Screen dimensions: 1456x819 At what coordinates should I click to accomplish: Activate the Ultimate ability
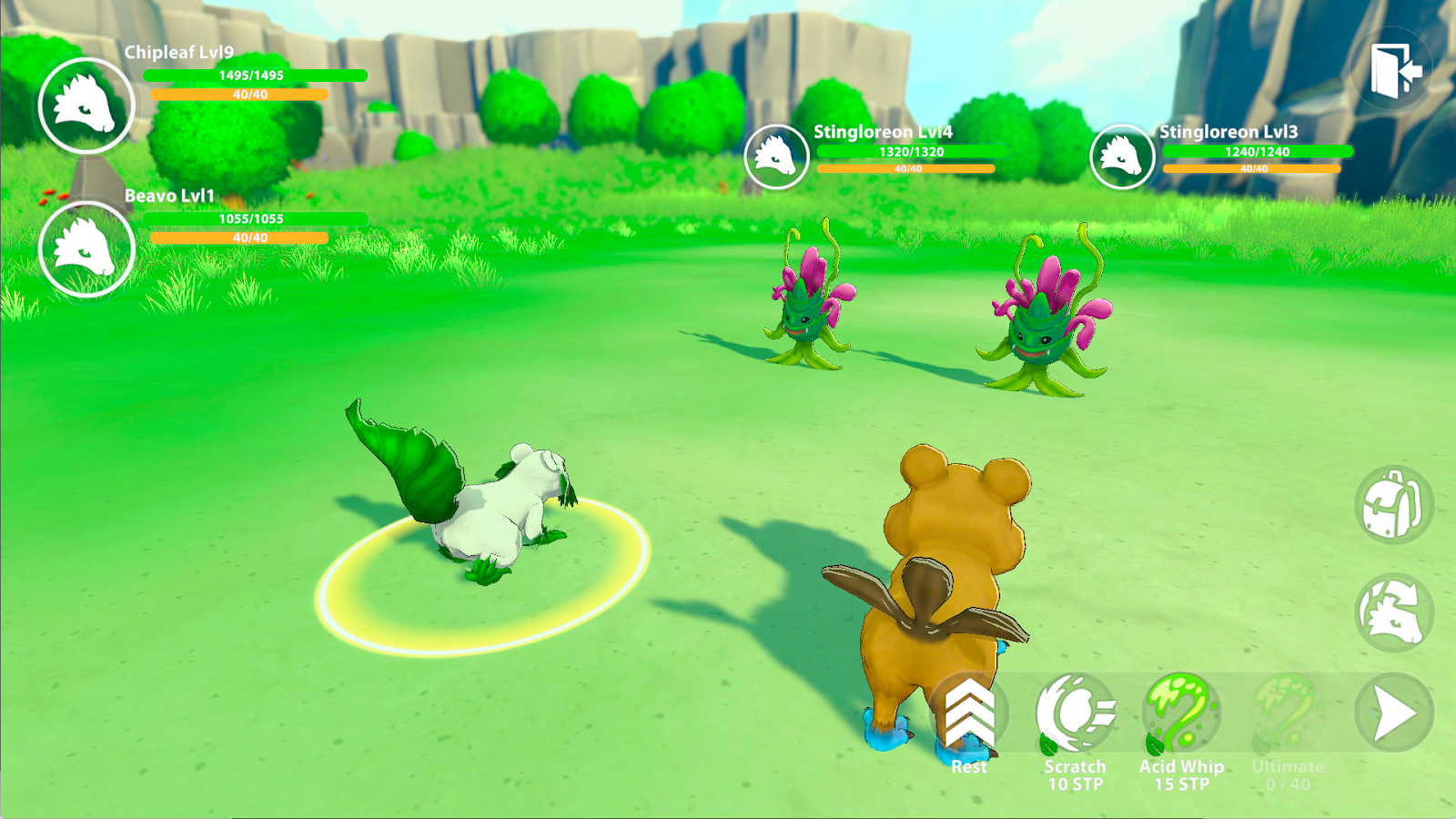pyautogui.click(x=1287, y=714)
